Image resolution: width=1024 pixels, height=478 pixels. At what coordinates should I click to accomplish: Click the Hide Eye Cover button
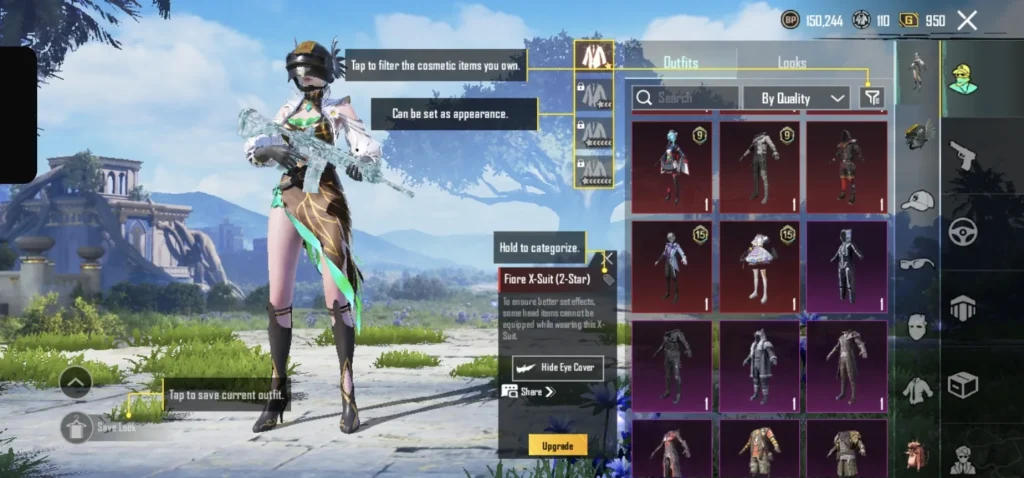click(557, 367)
